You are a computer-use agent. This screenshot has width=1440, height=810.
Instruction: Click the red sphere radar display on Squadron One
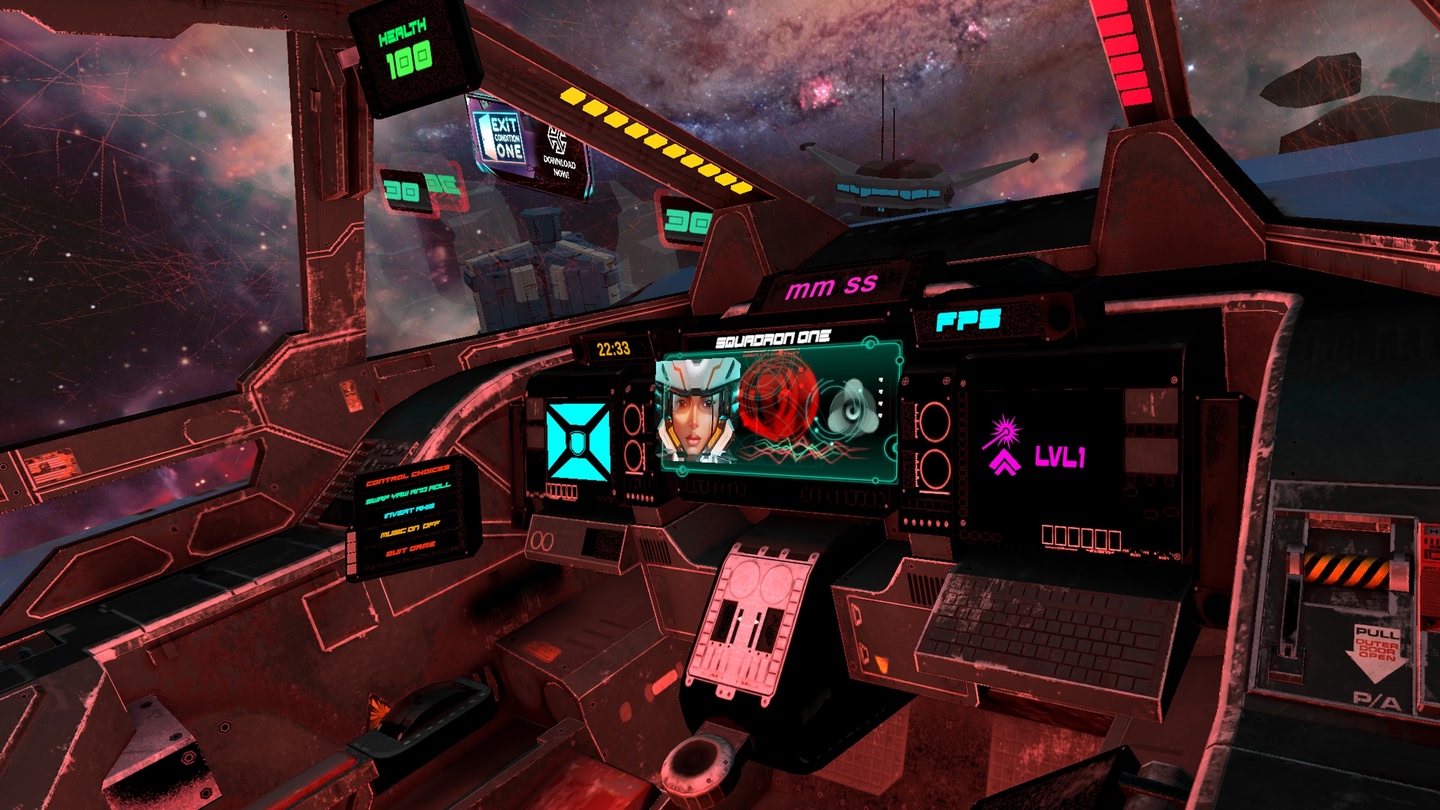pyautogui.click(x=778, y=400)
